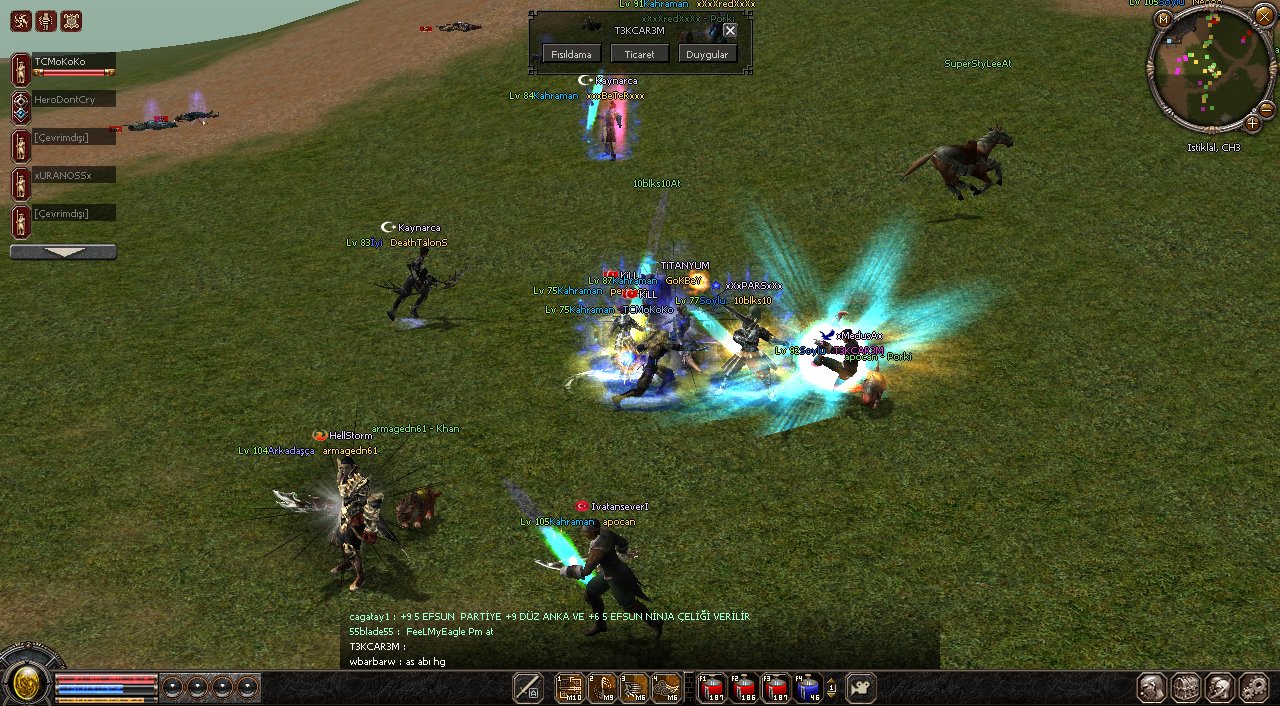
Task: Open system options gear icon
Action: tap(1253, 687)
